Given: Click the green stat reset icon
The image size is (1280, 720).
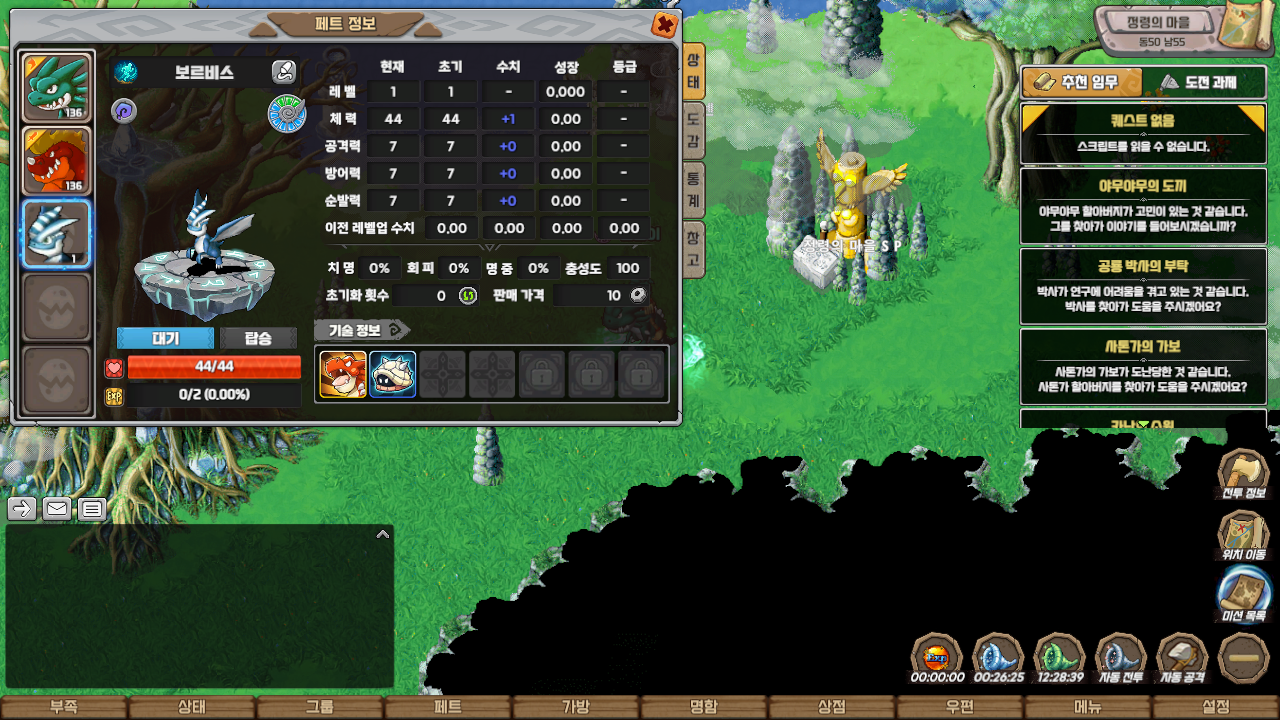Looking at the screenshot, I should pos(468,295).
